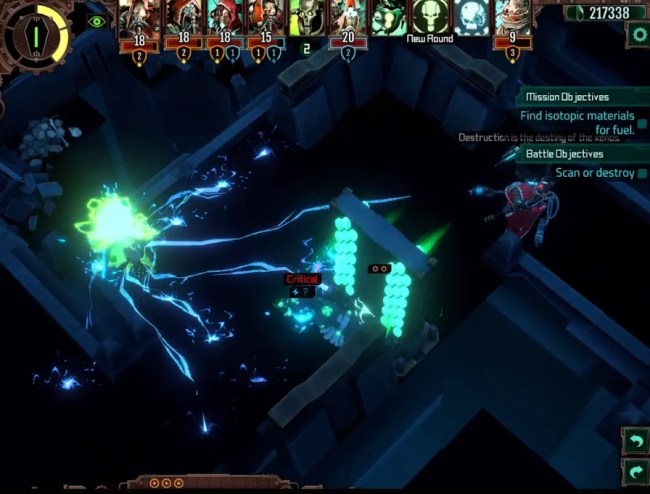Click the cognition points dial
The width and height of the screenshot is (650, 494).
(36, 34)
